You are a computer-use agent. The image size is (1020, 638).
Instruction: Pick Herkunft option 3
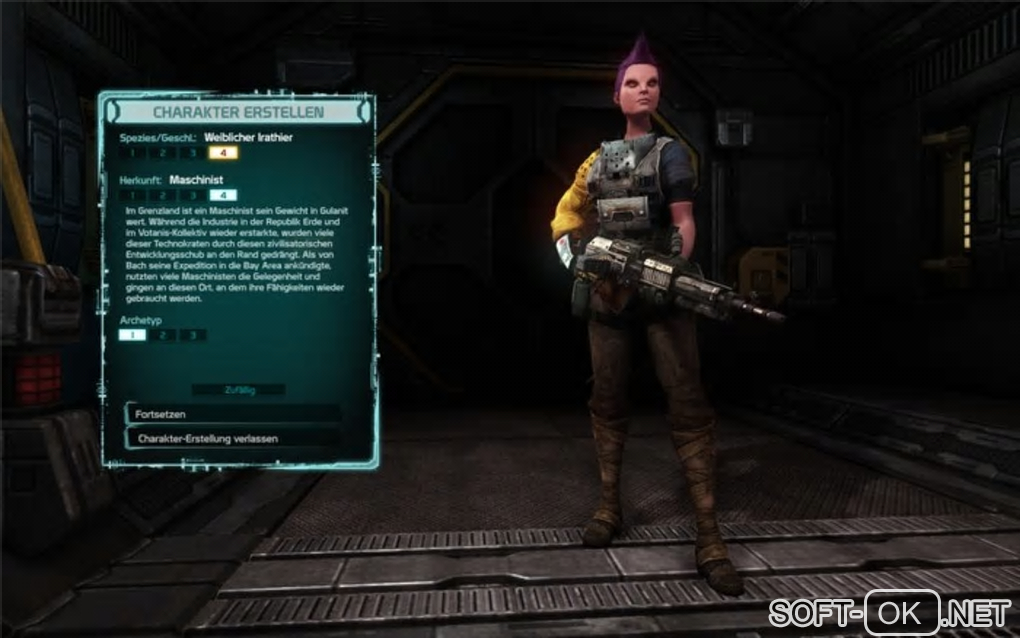tap(192, 195)
